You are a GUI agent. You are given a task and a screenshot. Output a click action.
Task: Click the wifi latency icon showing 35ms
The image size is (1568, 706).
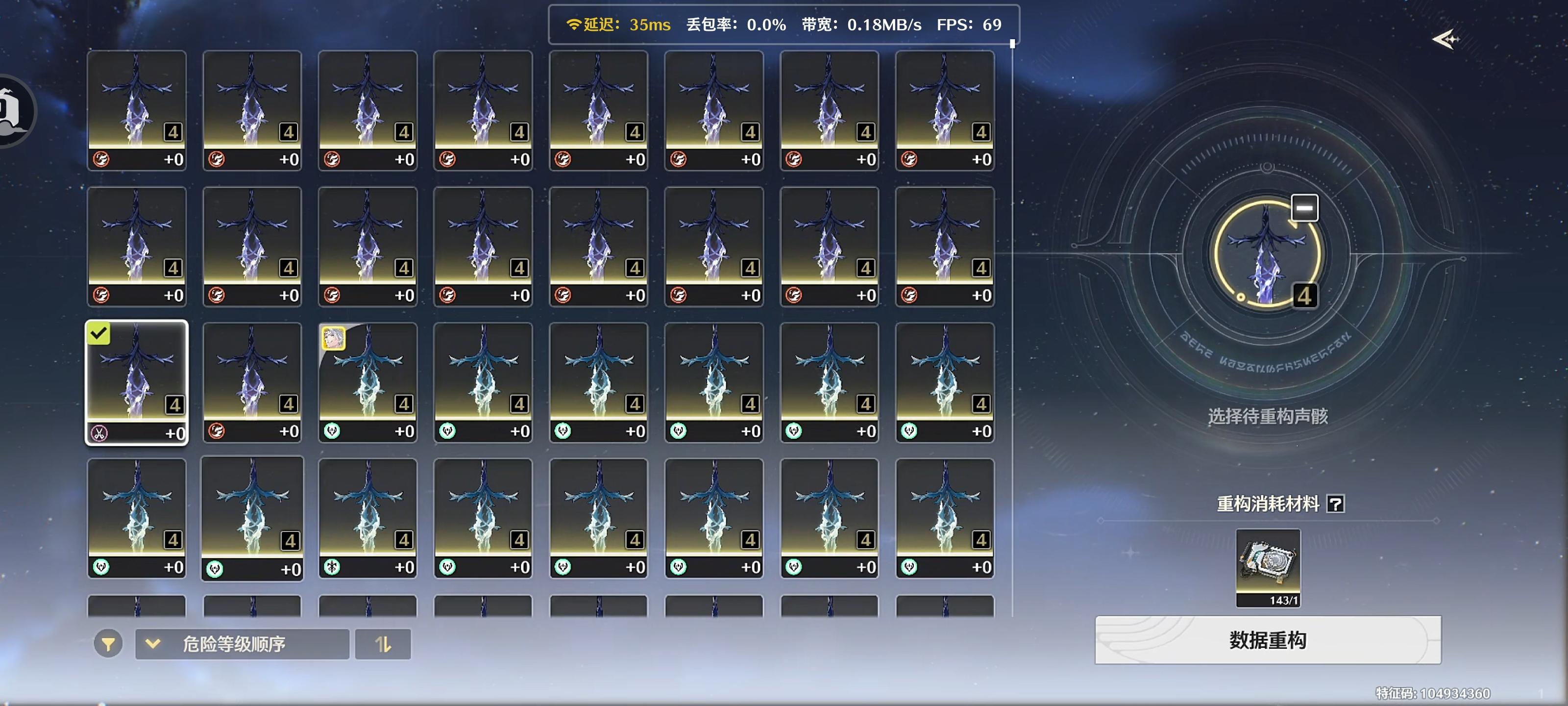pos(573,25)
